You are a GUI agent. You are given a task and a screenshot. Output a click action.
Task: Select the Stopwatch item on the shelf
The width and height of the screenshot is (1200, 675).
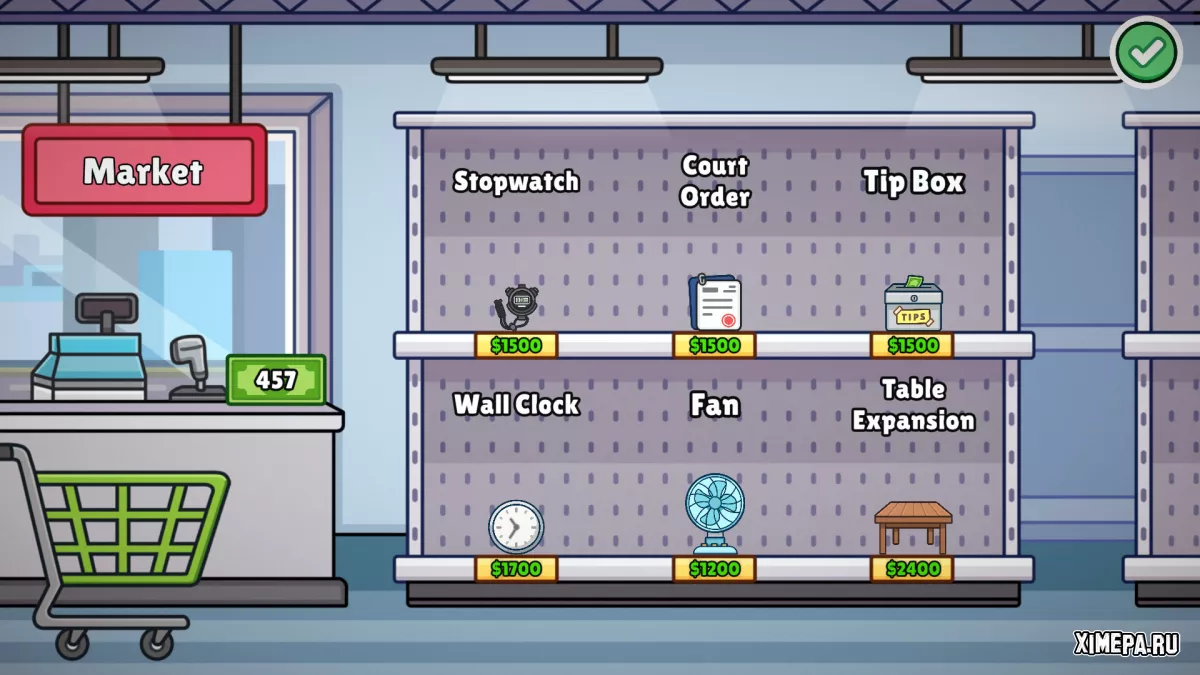[x=518, y=305]
